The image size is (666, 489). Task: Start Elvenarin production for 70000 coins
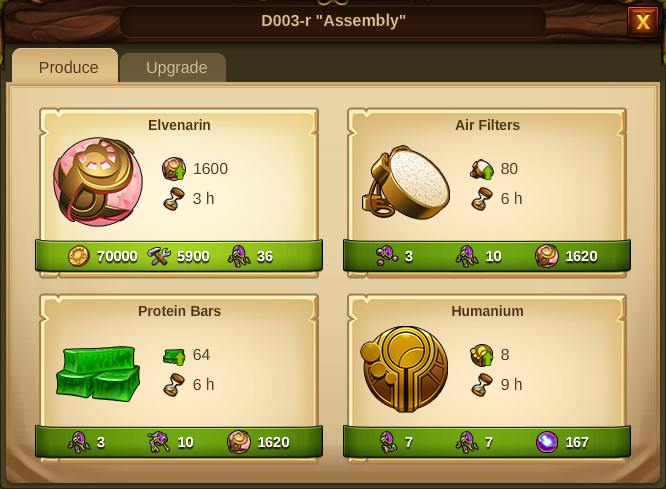pyautogui.click(x=179, y=256)
